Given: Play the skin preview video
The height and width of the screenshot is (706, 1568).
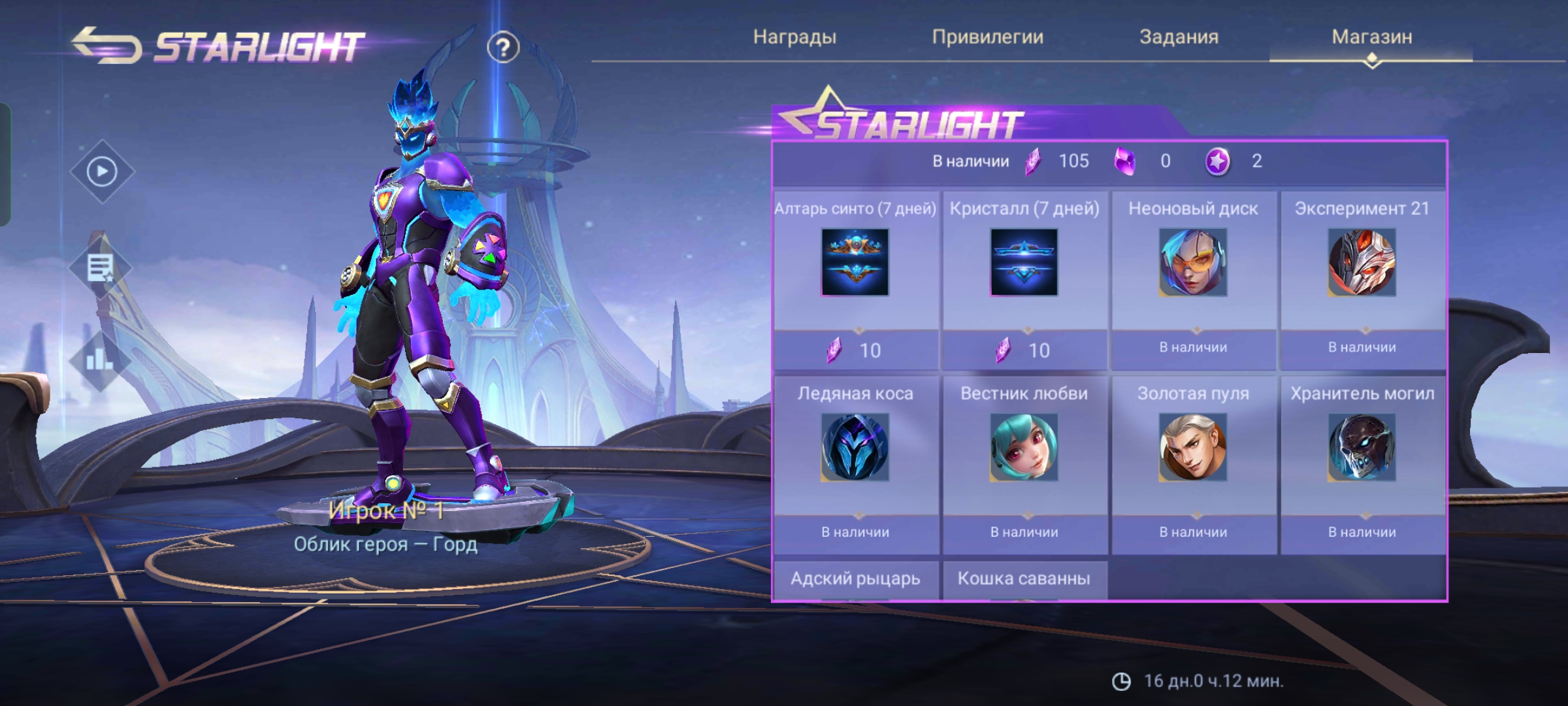Looking at the screenshot, I should pyautogui.click(x=102, y=171).
